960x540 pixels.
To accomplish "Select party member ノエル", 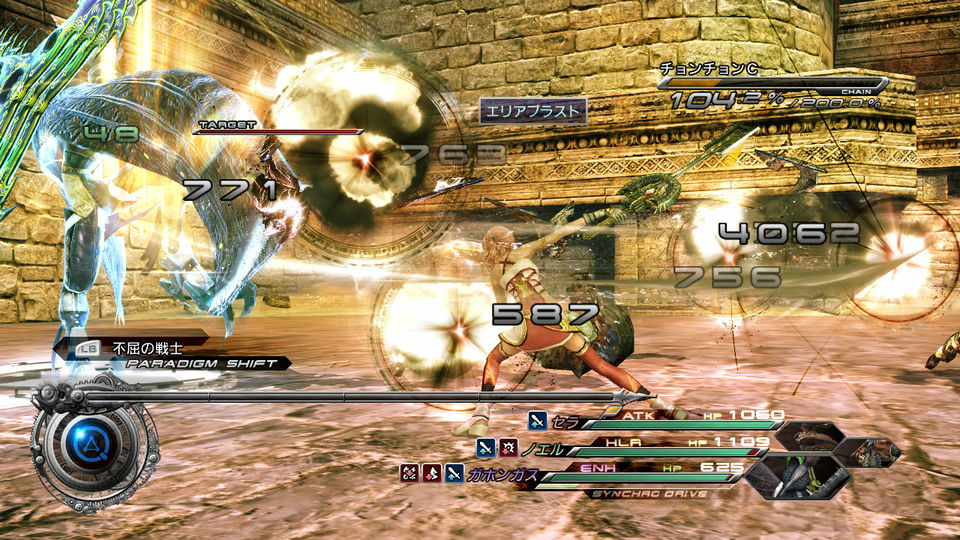I will (540, 446).
